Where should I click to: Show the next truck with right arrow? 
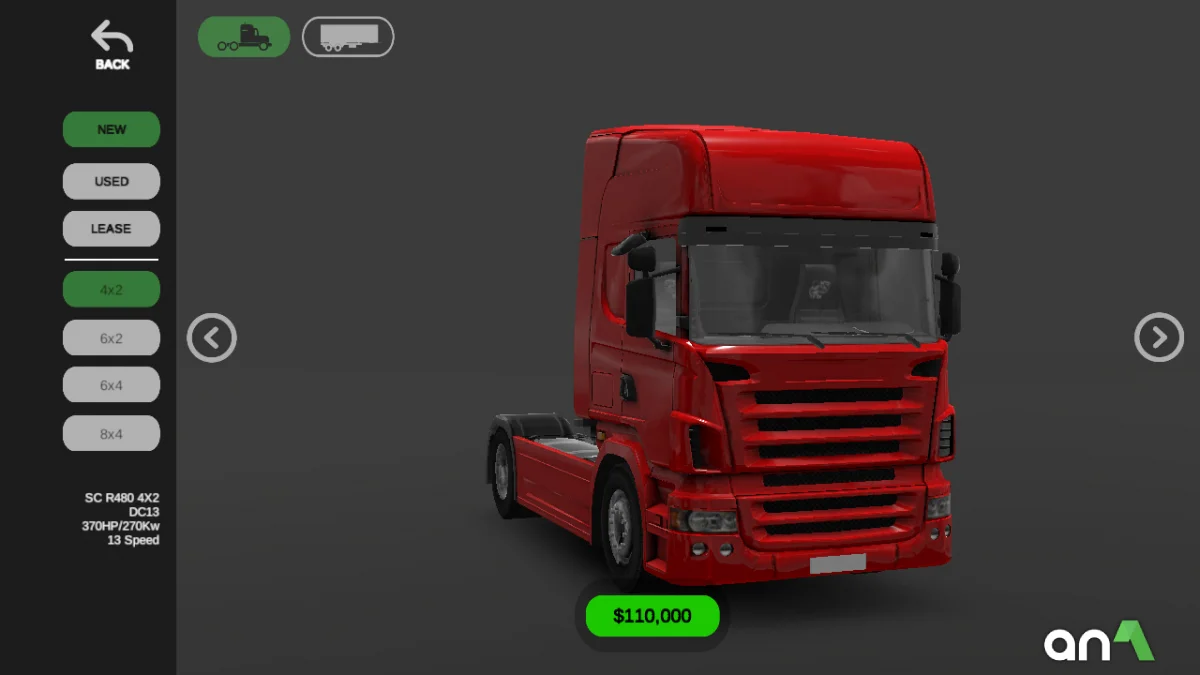1159,338
